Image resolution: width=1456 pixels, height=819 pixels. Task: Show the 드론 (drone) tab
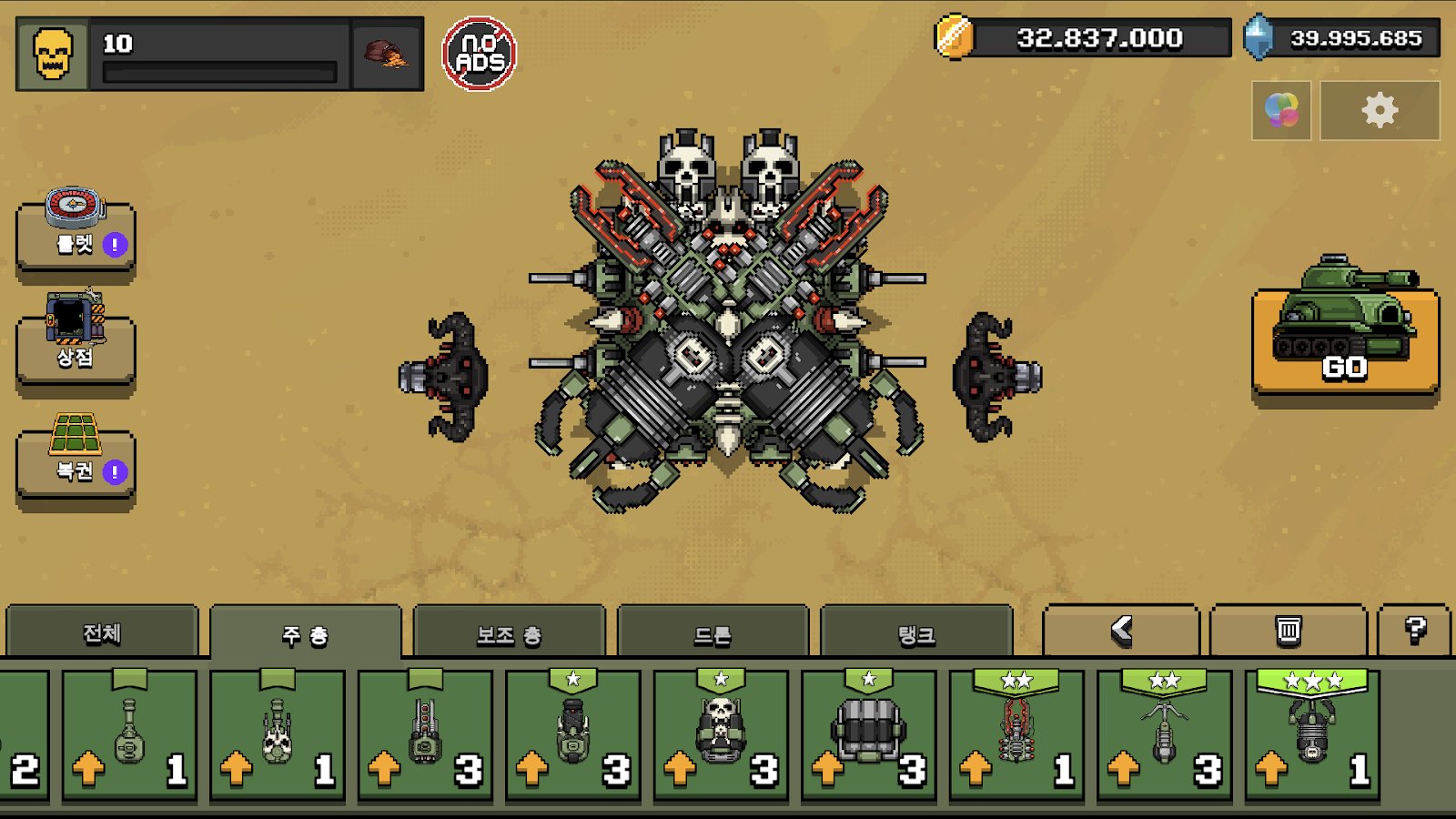[713, 634]
